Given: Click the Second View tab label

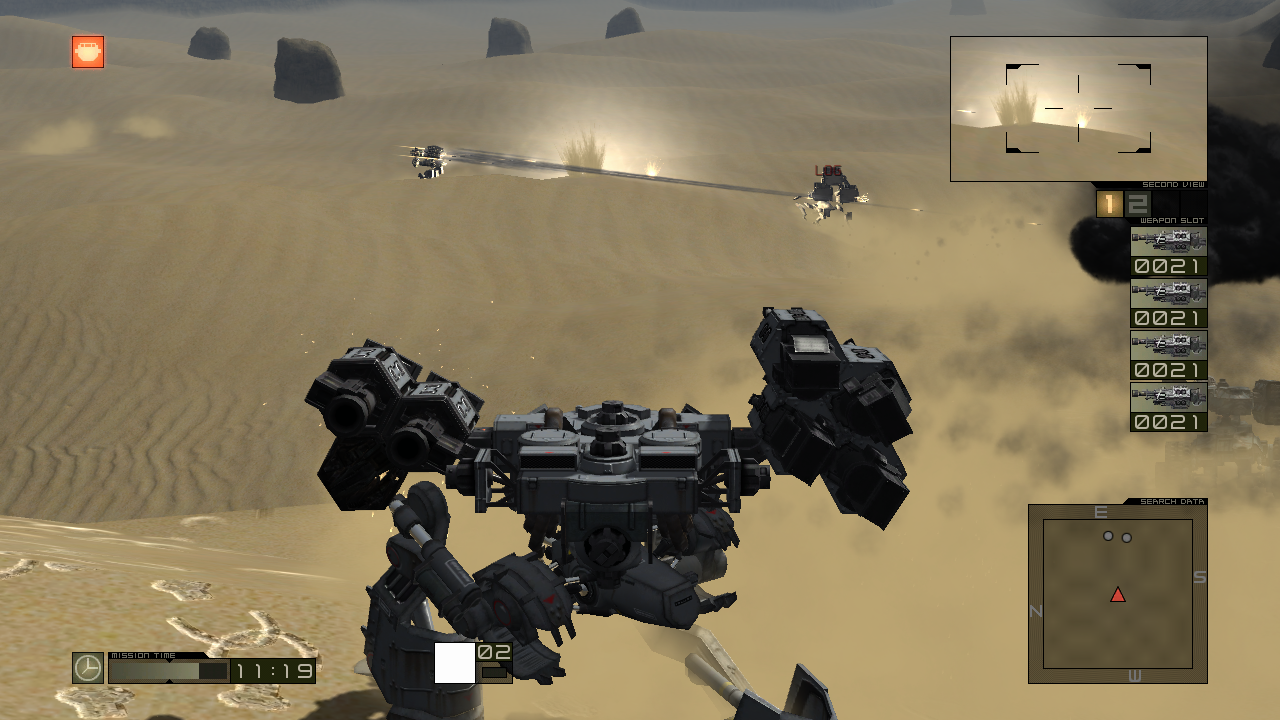Looking at the screenshot, I should 1175,185.
